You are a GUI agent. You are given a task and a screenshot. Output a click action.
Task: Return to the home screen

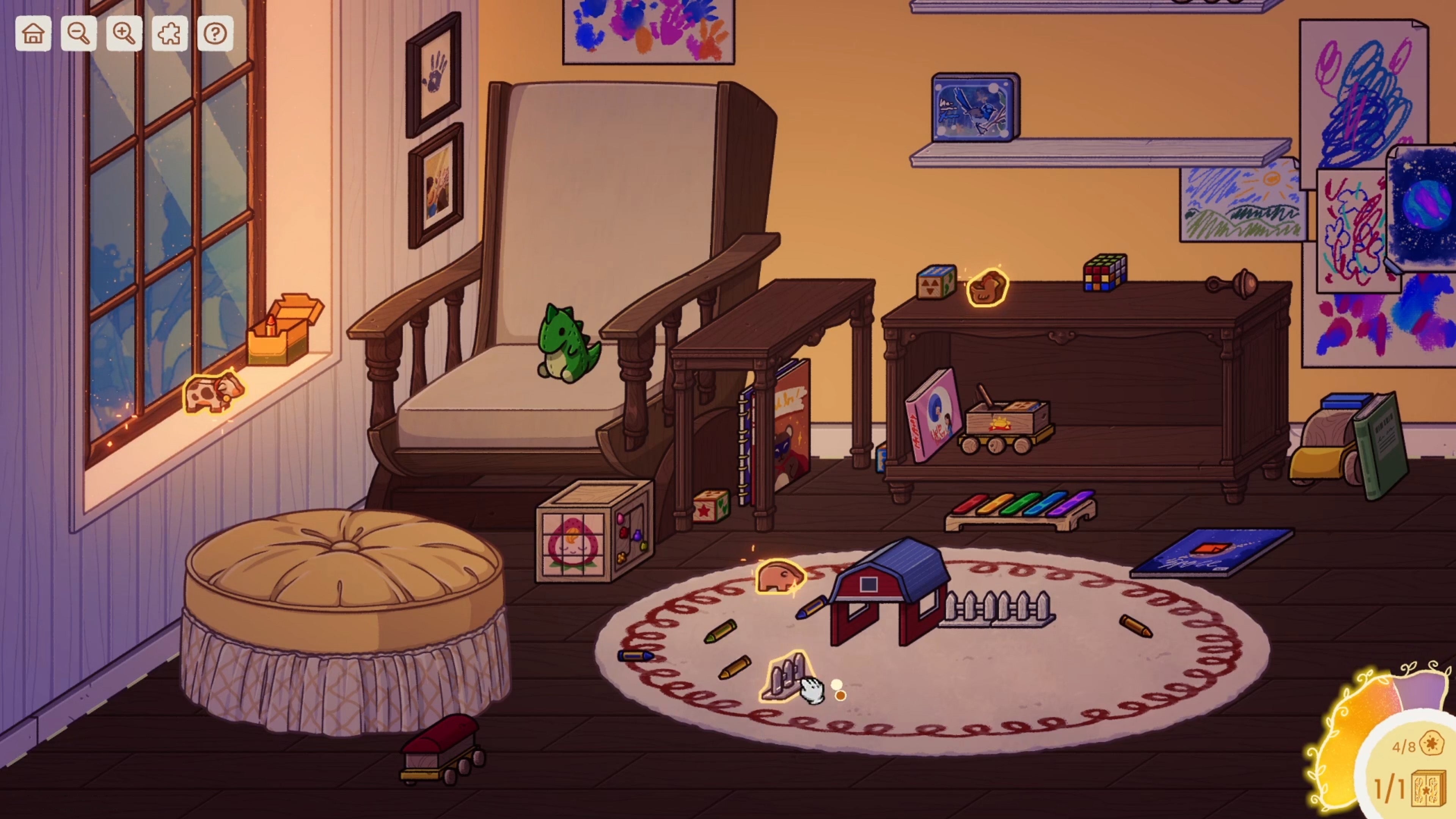[x=33, y=34]
